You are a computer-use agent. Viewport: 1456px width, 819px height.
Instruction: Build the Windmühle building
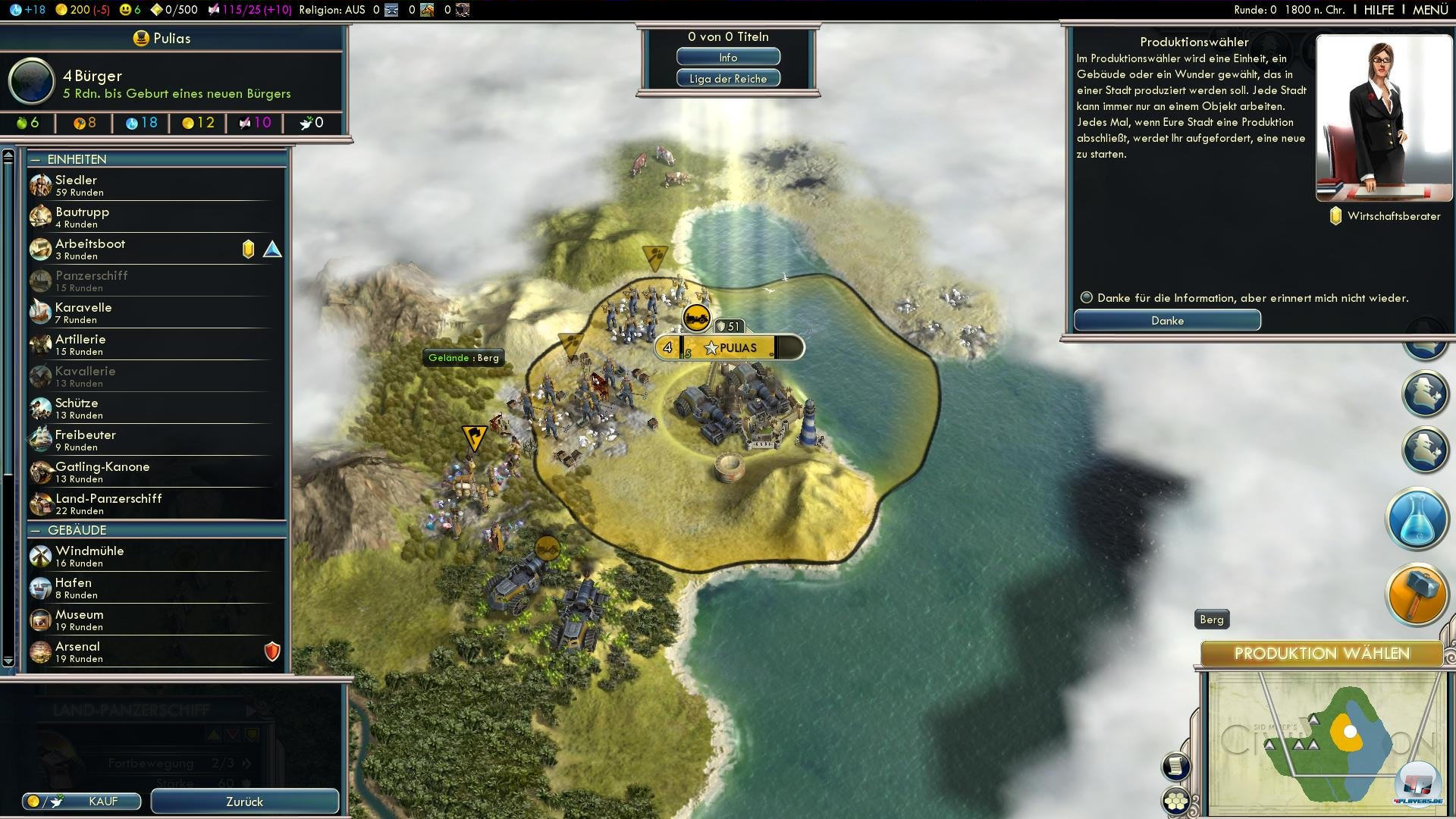tap(152, 556)
